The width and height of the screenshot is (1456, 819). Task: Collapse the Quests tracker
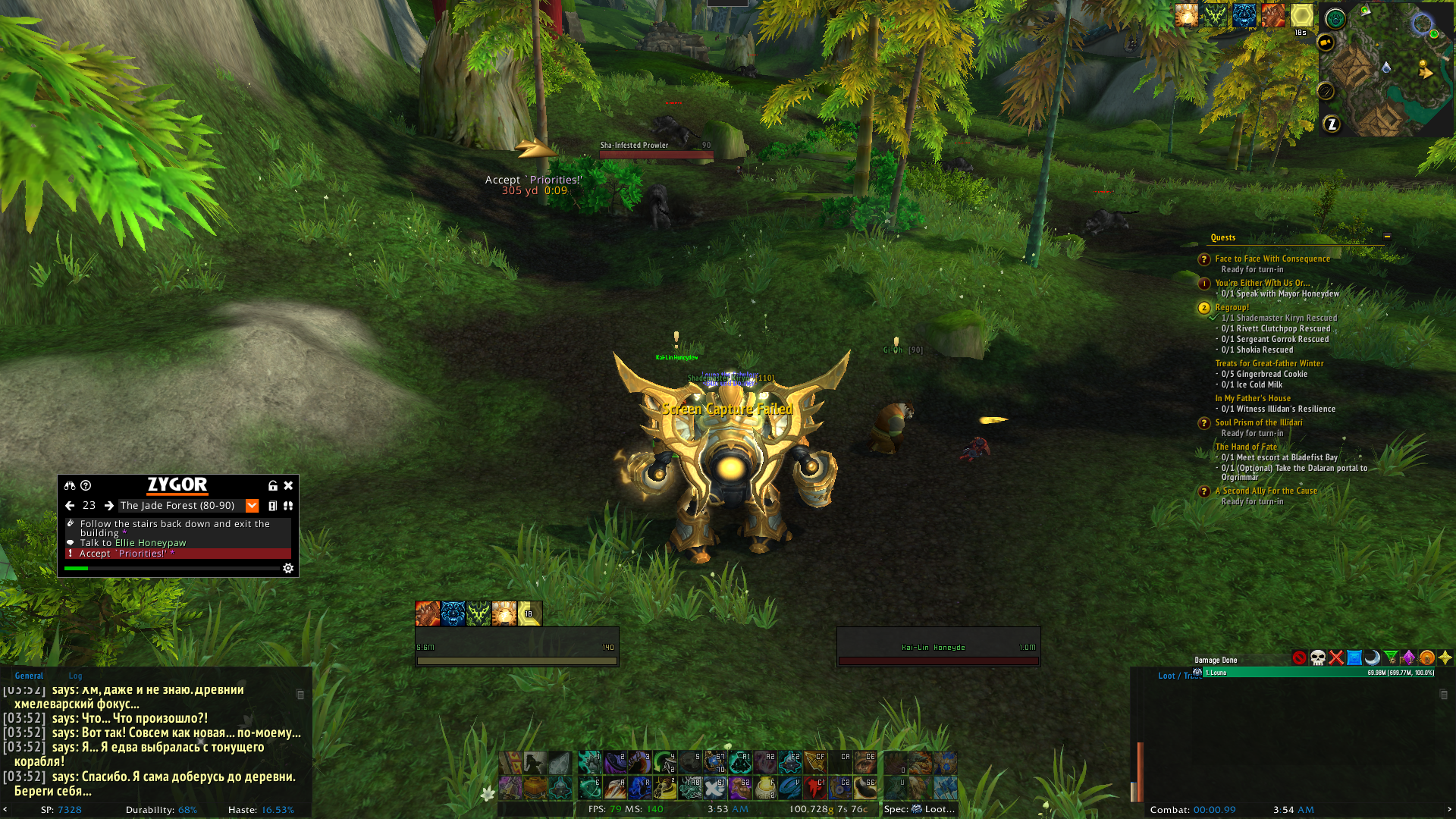pos(1387,237)
